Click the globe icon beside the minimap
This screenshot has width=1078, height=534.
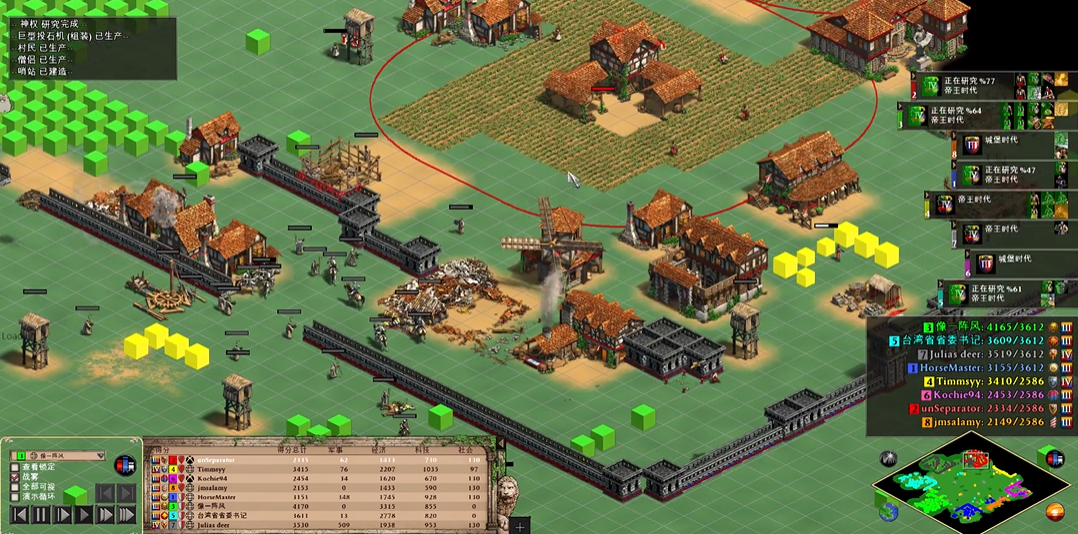coord(888,512)
